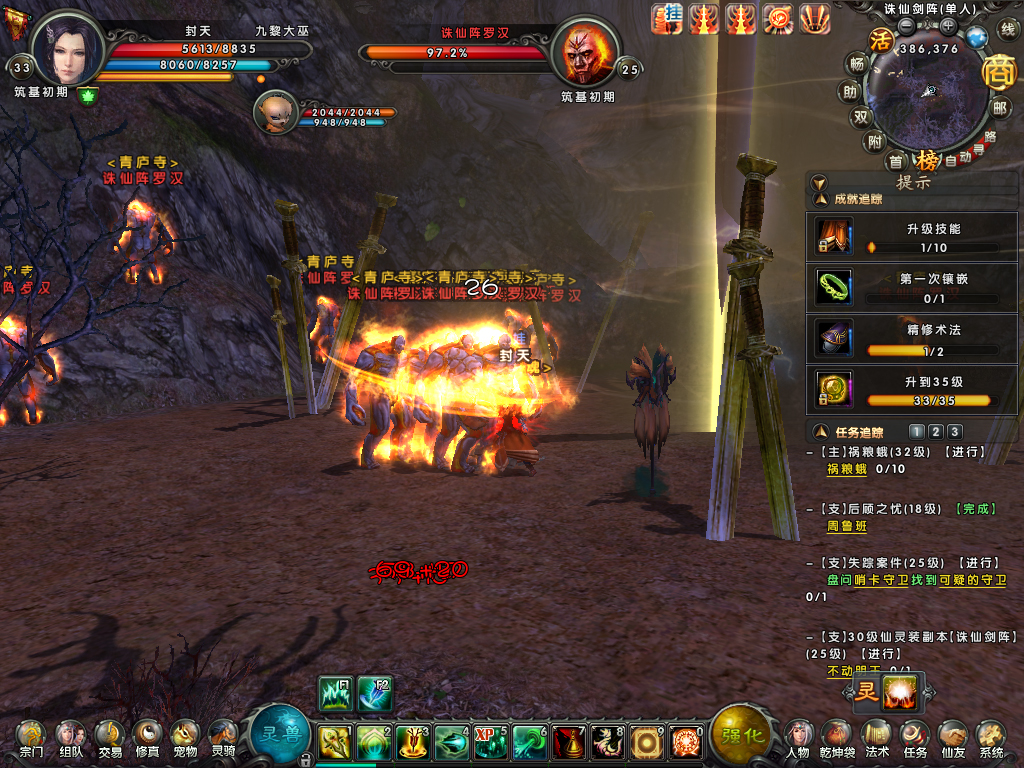Open the 宗门 sect menu

pyautogui.click(x=31, y=738)
